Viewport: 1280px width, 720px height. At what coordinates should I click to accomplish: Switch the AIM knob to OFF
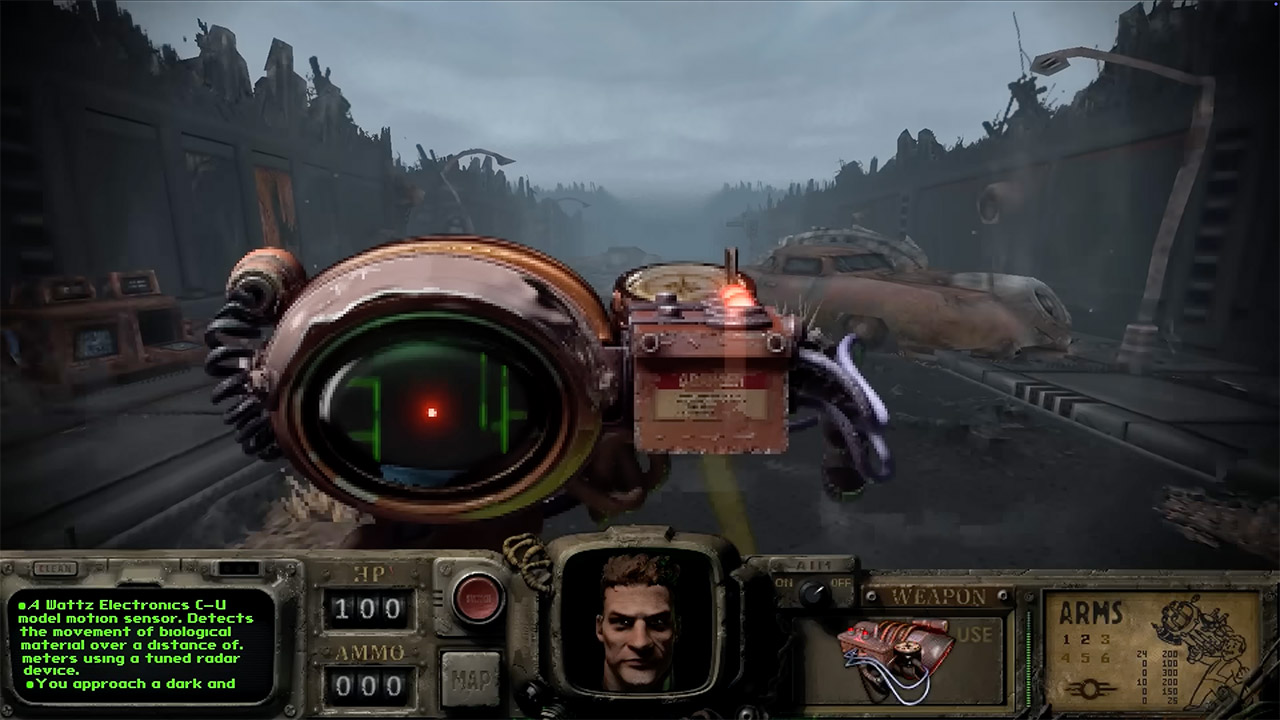(841, 582)
